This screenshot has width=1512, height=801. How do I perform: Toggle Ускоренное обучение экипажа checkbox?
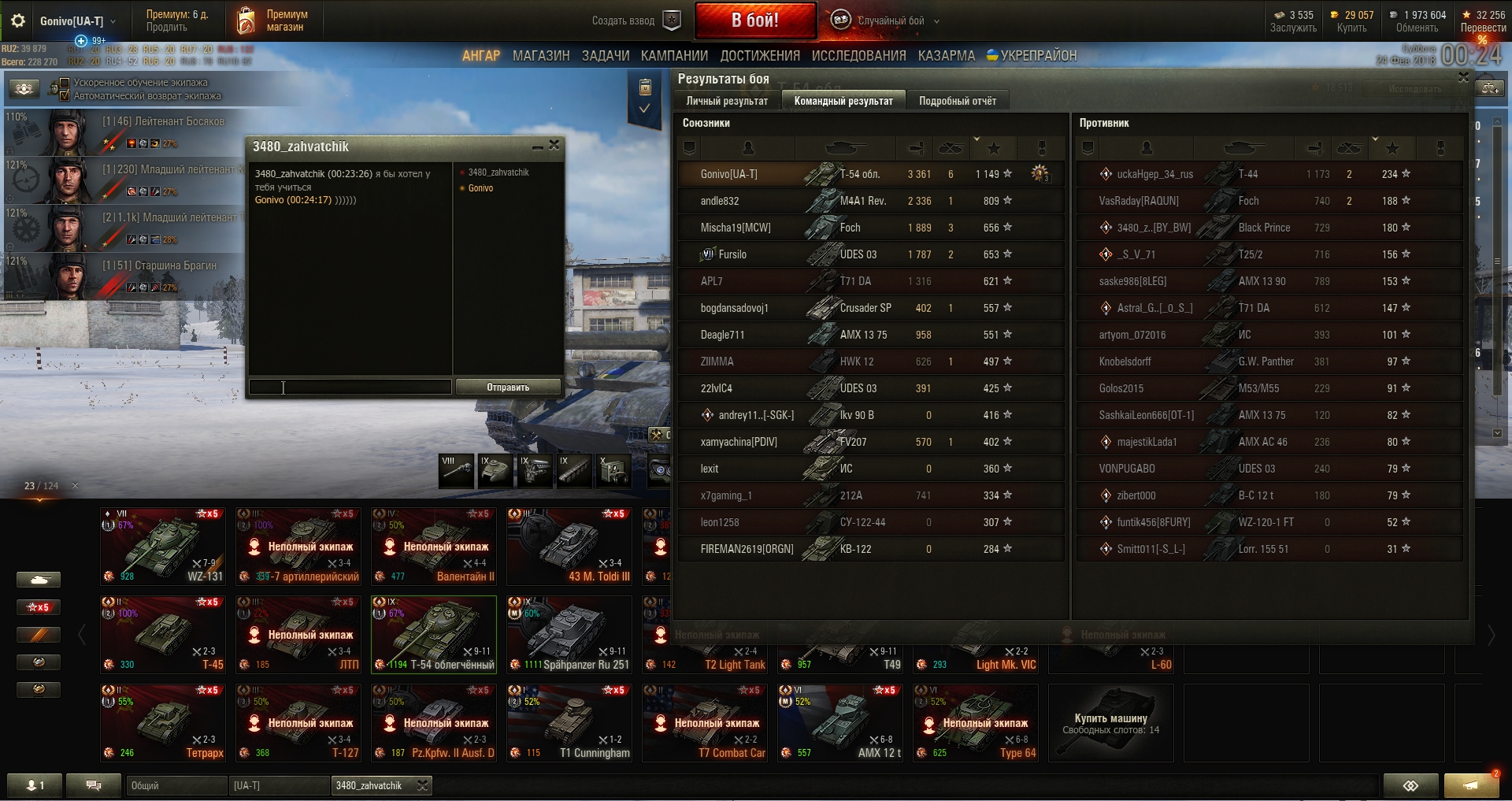tap(65, 83)
